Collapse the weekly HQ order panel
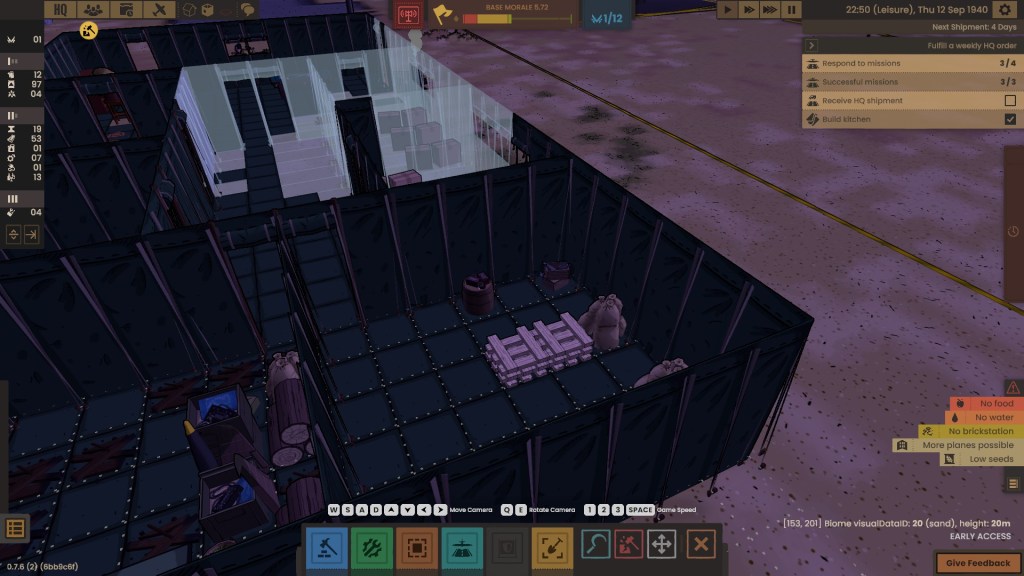1024x576 pixels. tap(812, 45)
